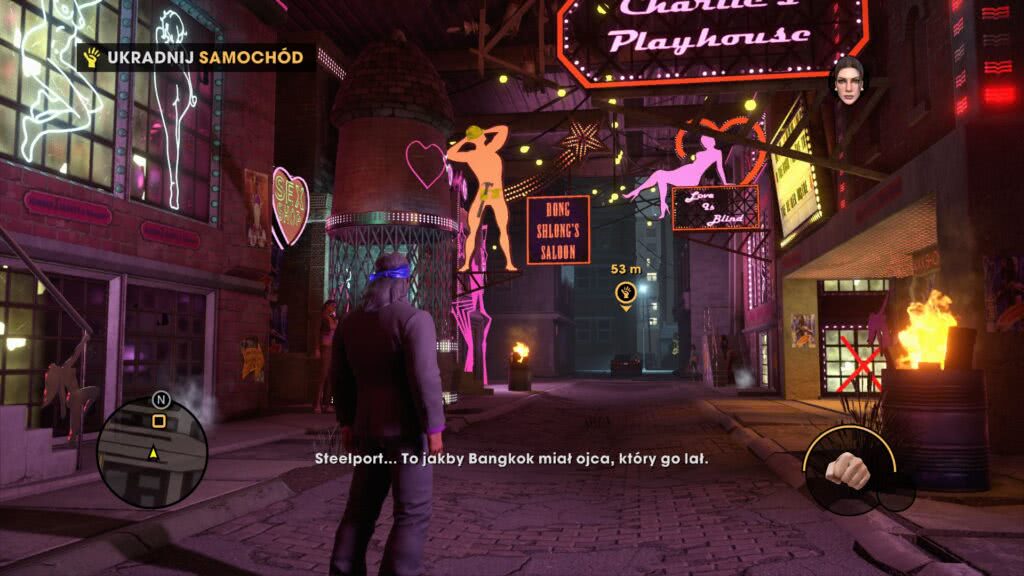Click the yellow objective square on minimap

[158, 422]
